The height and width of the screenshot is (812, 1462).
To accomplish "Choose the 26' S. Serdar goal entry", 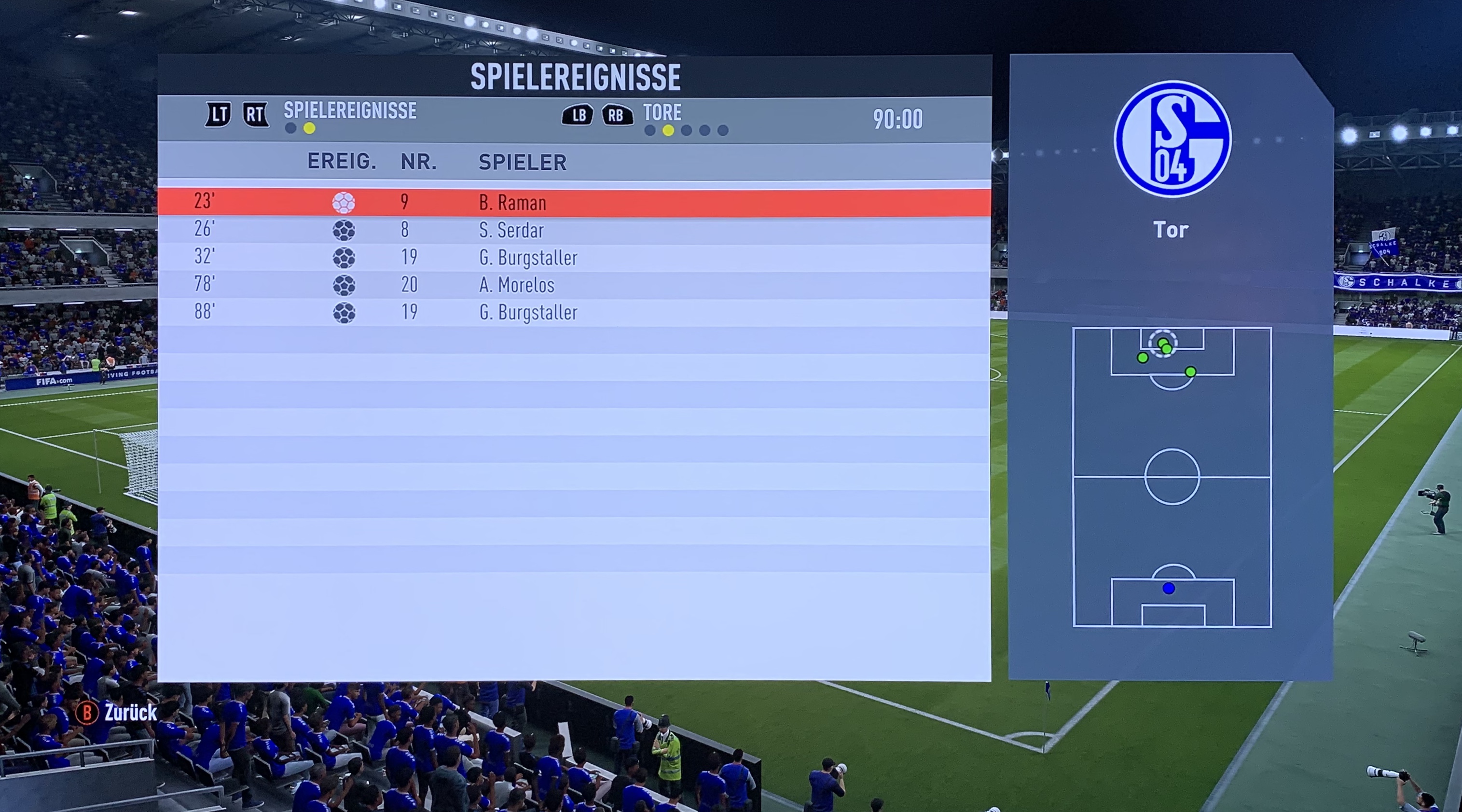I will [573, 230].
